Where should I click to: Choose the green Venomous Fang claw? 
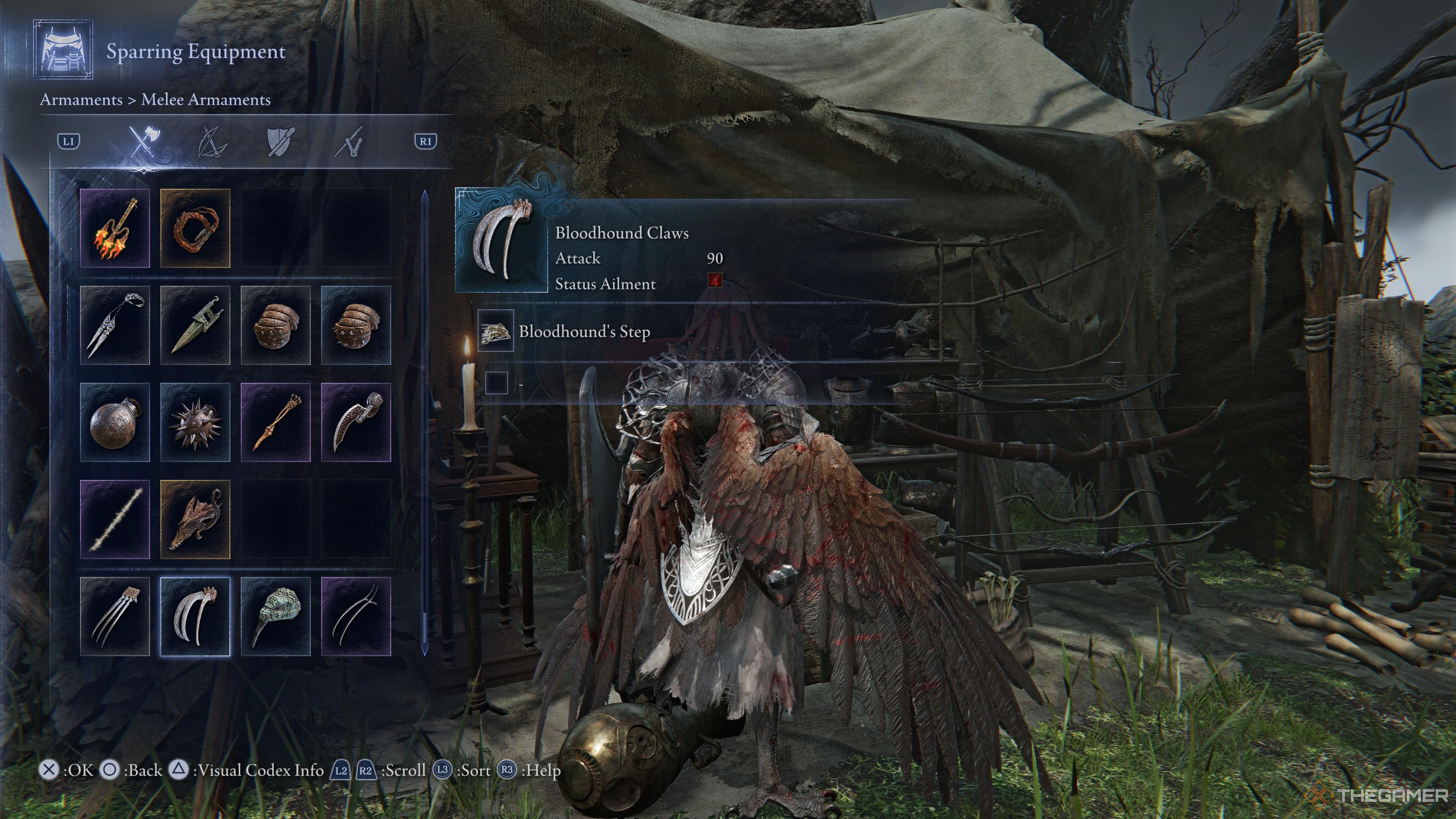click(x=275, y=617)
